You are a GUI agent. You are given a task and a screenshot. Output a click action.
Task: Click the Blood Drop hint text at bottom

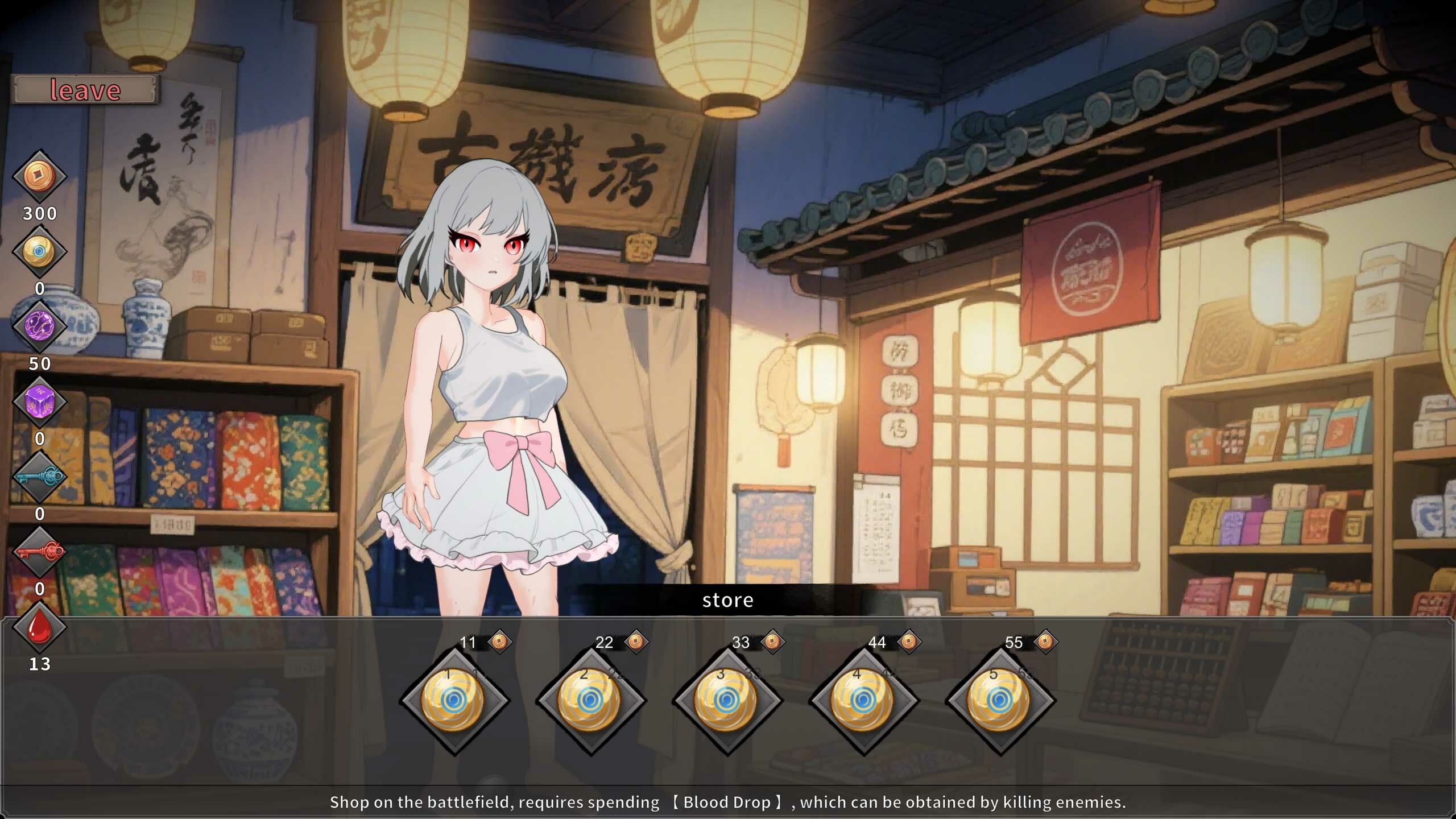click(728, 802)
